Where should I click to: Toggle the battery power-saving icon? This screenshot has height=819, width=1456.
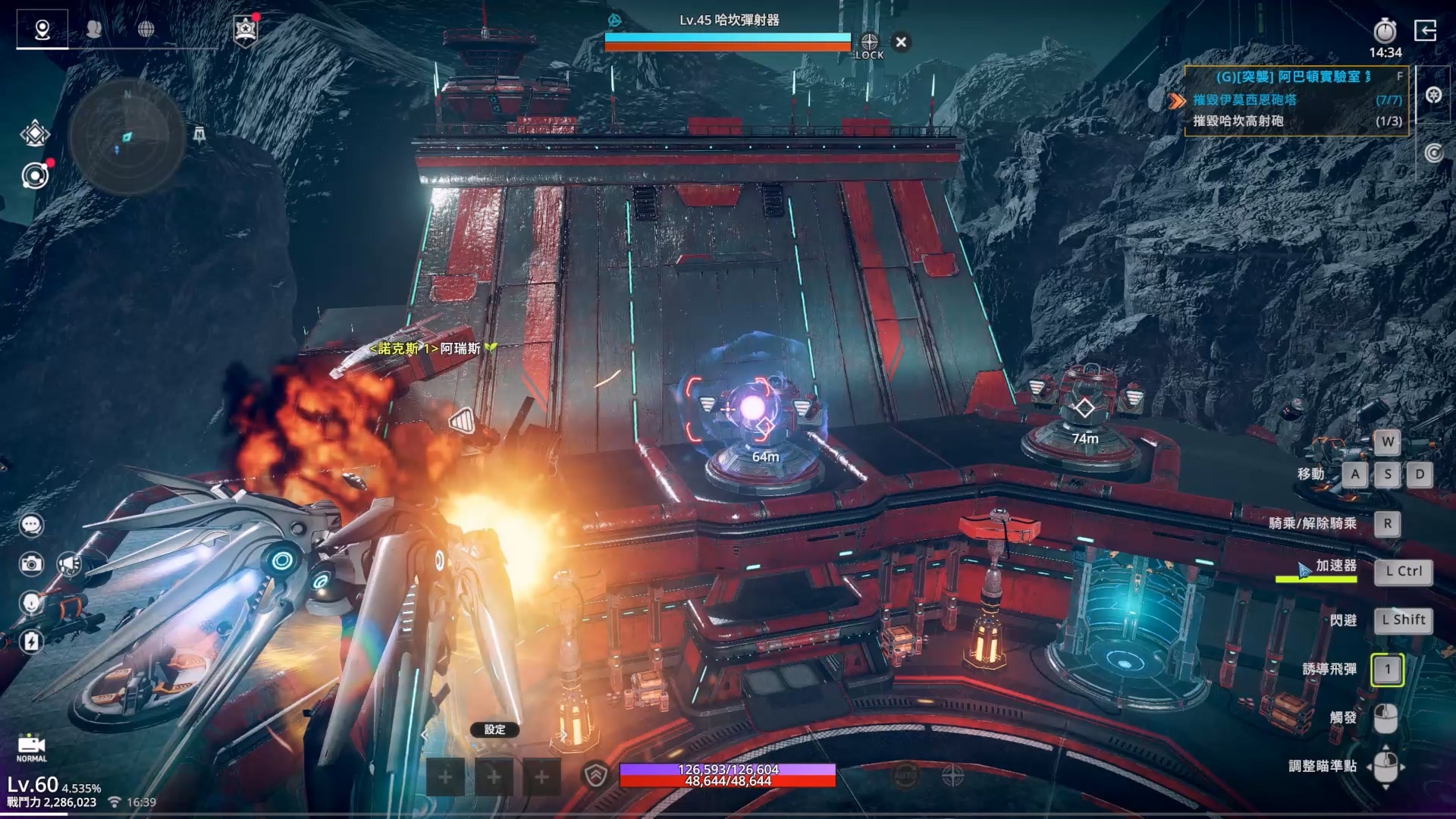click(x=31, y=642)
